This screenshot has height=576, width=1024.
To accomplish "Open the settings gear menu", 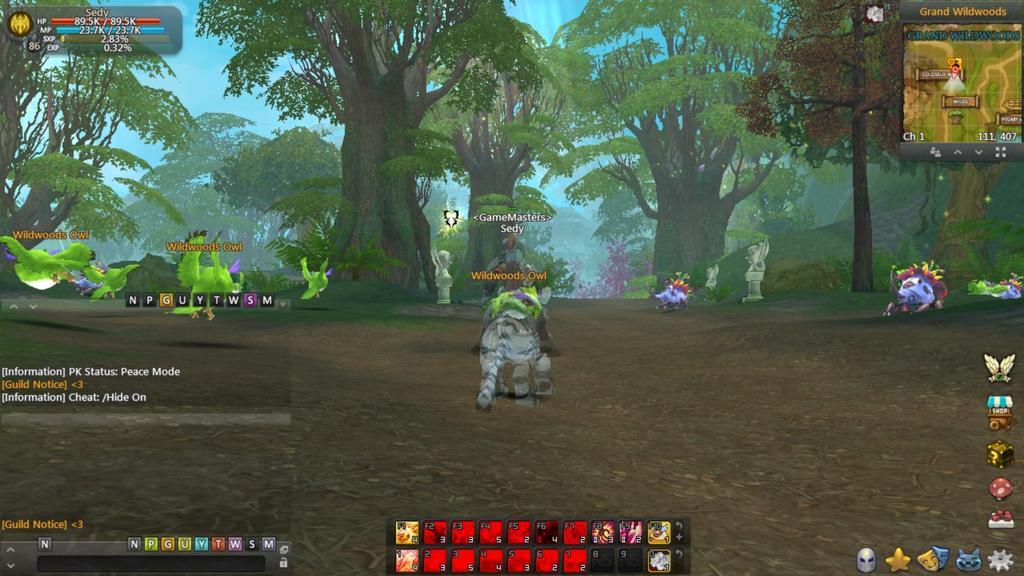I will 1000,560.
